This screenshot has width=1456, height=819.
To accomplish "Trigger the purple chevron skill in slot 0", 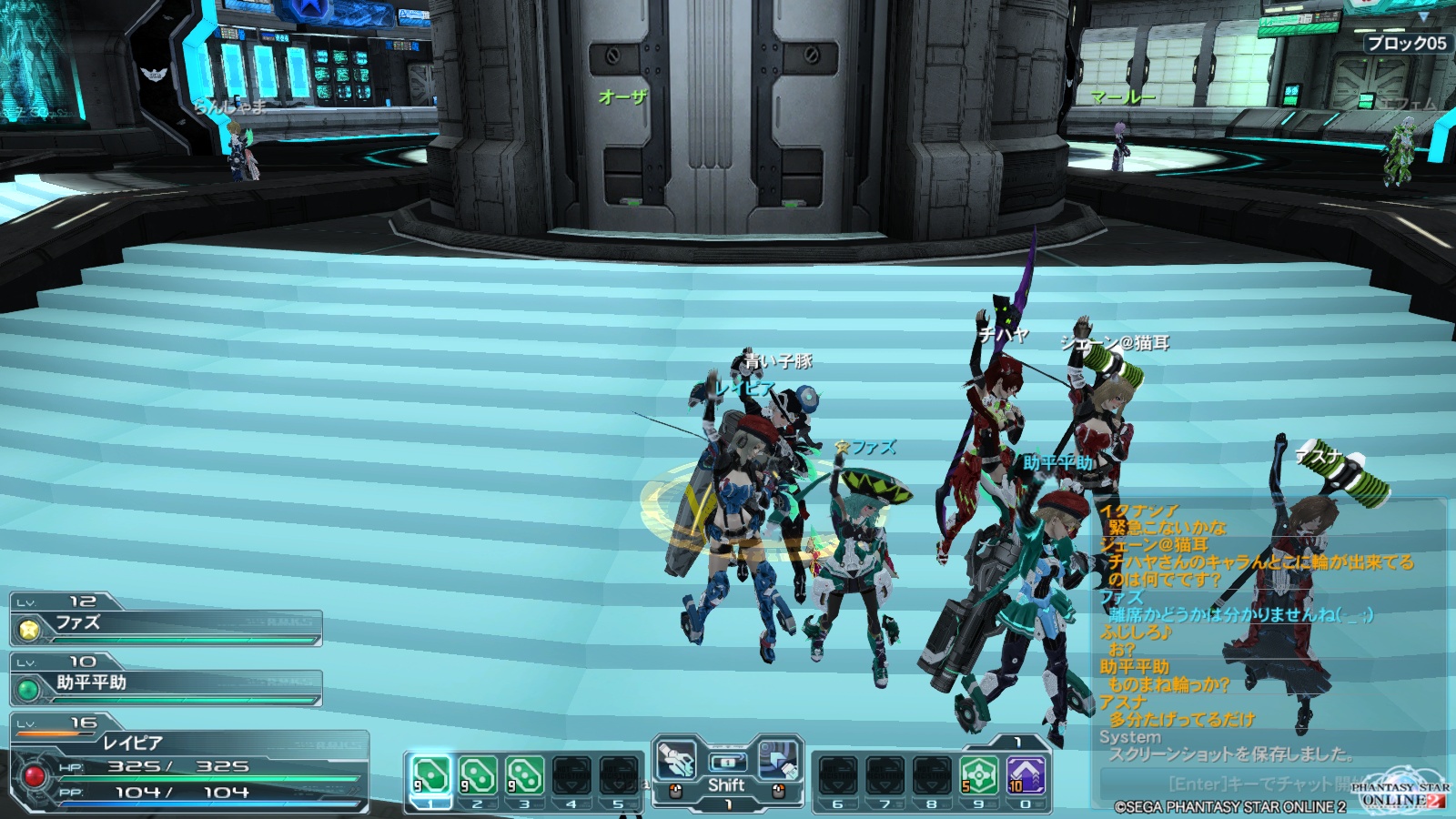I will pyautogui.click(x=1026, y=775).
